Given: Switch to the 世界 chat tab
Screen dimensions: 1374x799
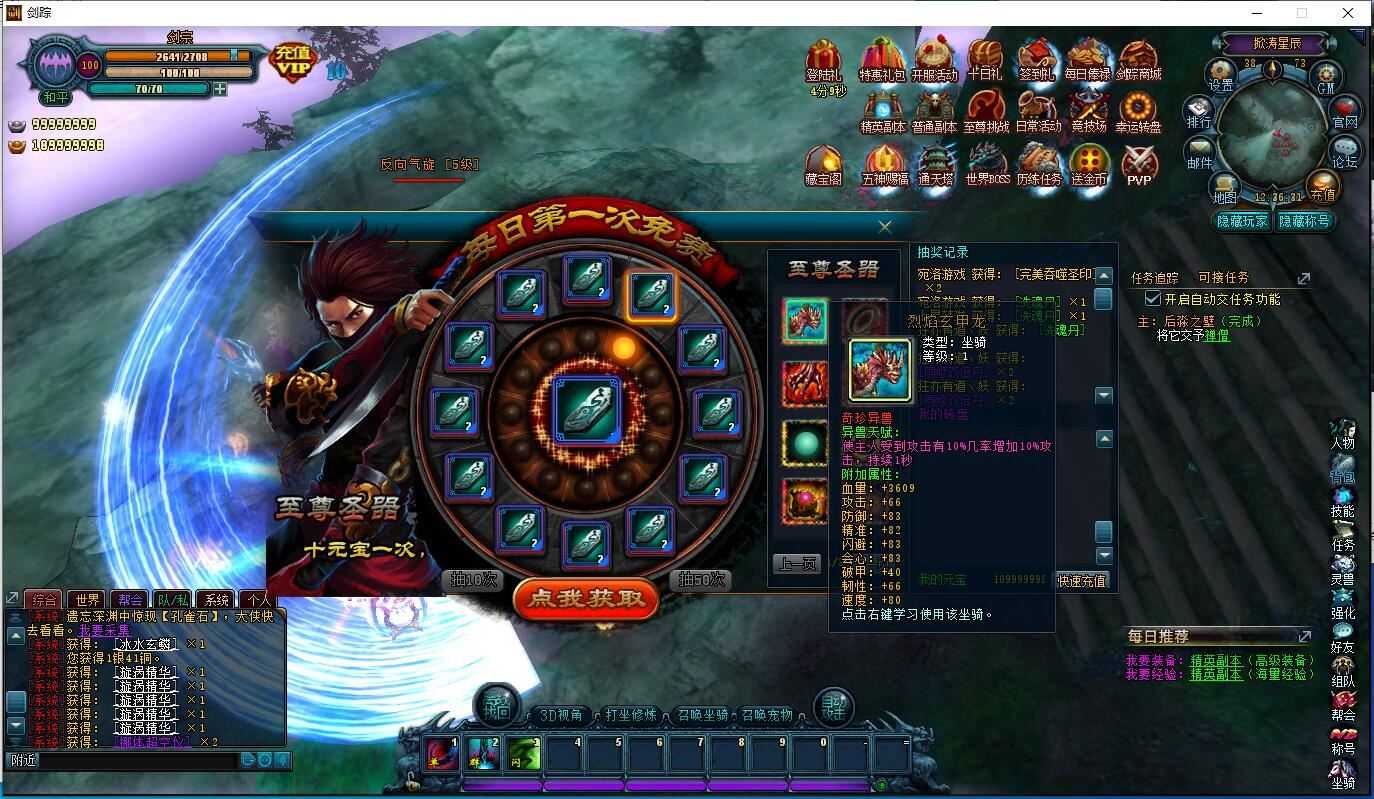Looking at the screenshot, I should (x=87, y=599).
